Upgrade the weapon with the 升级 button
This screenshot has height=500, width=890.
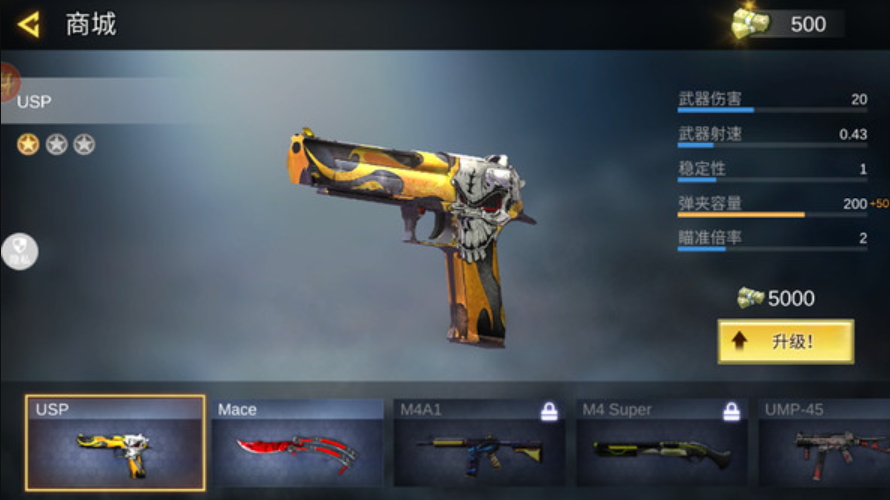point(785,342)
